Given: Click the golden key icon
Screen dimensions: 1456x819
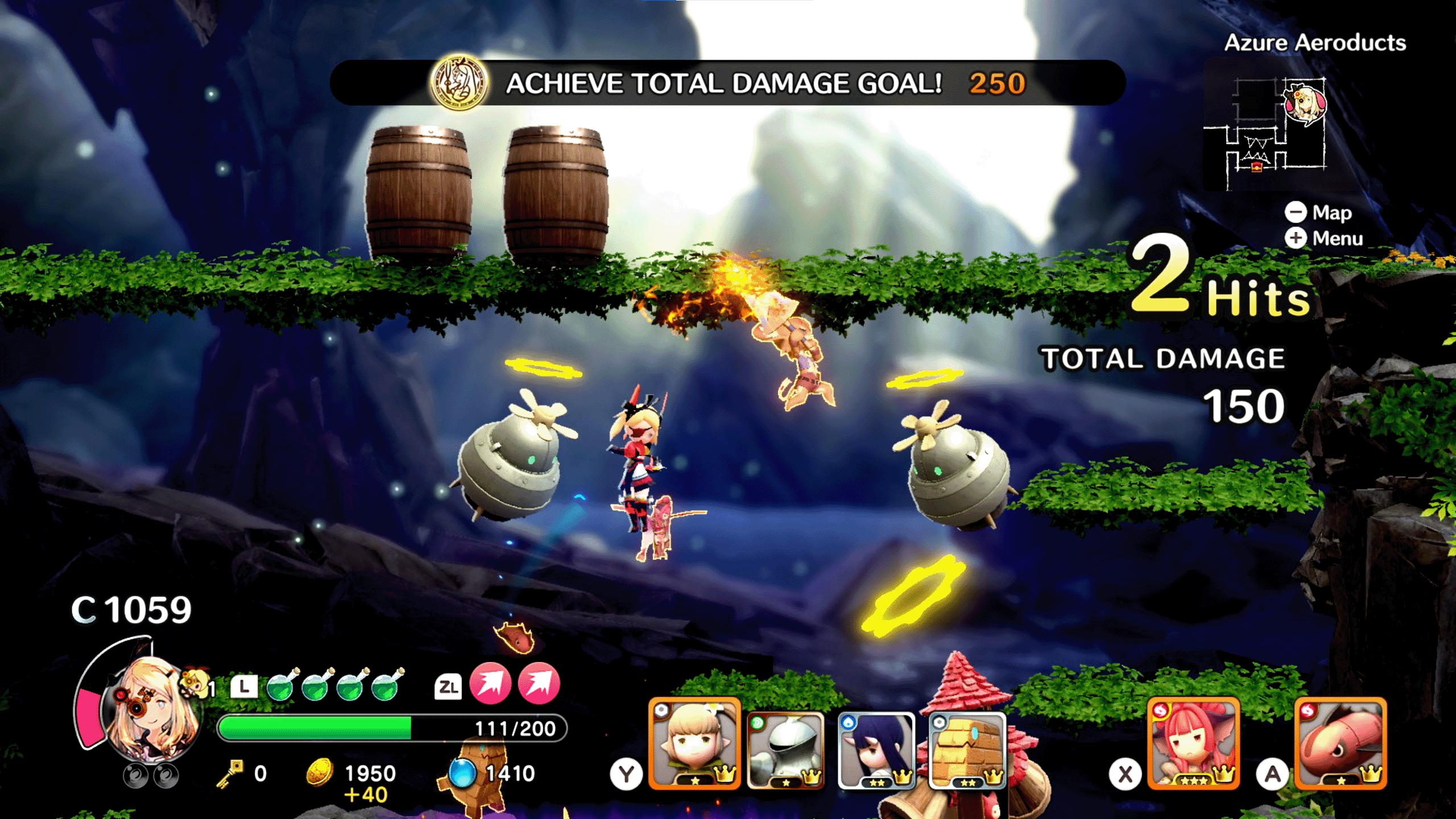Looking at the screenshot, I should 230,773.
